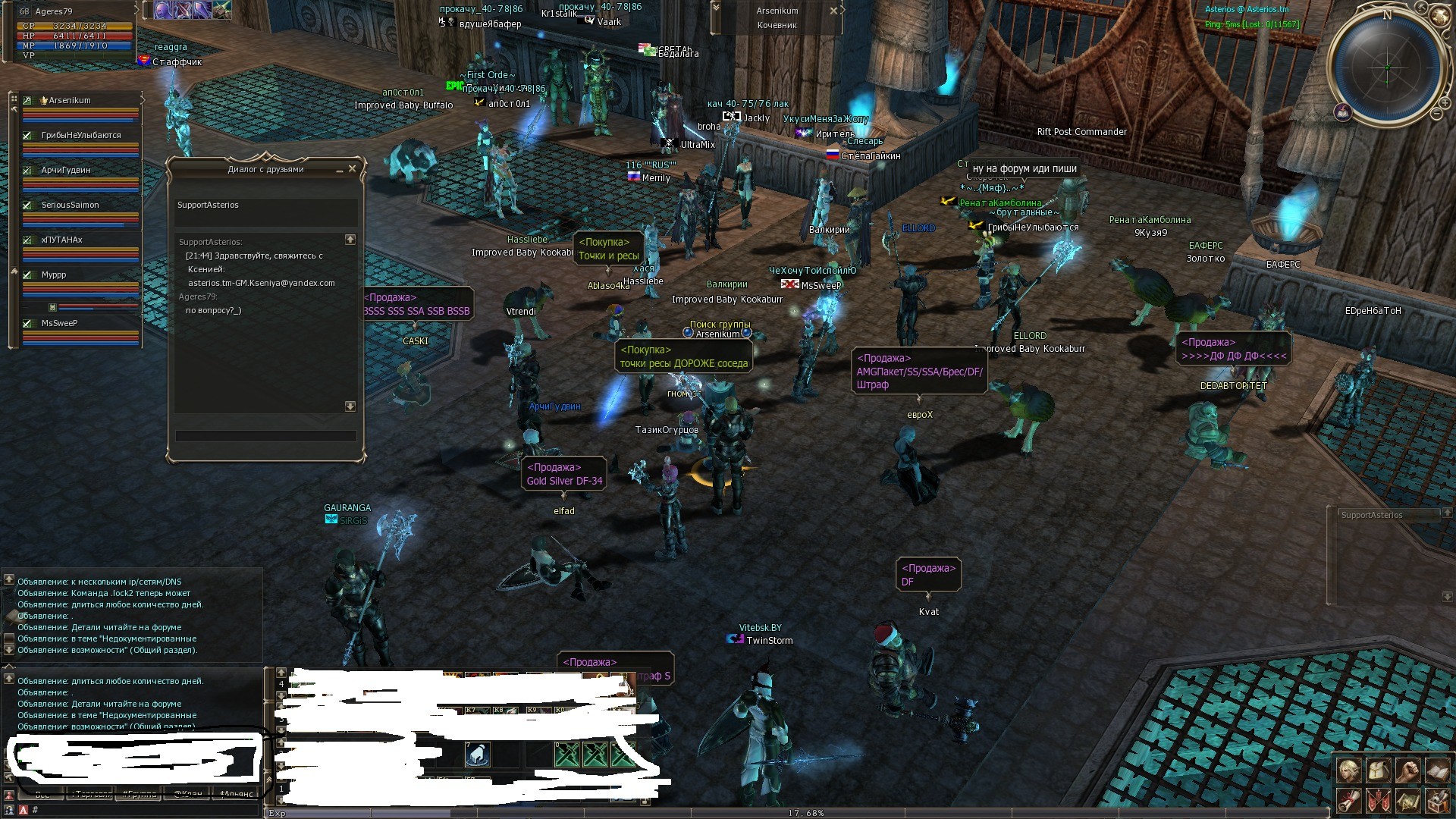1456x819 pixels.
Task: Open the quest scroll icon
Action: tap(1348, 800)
